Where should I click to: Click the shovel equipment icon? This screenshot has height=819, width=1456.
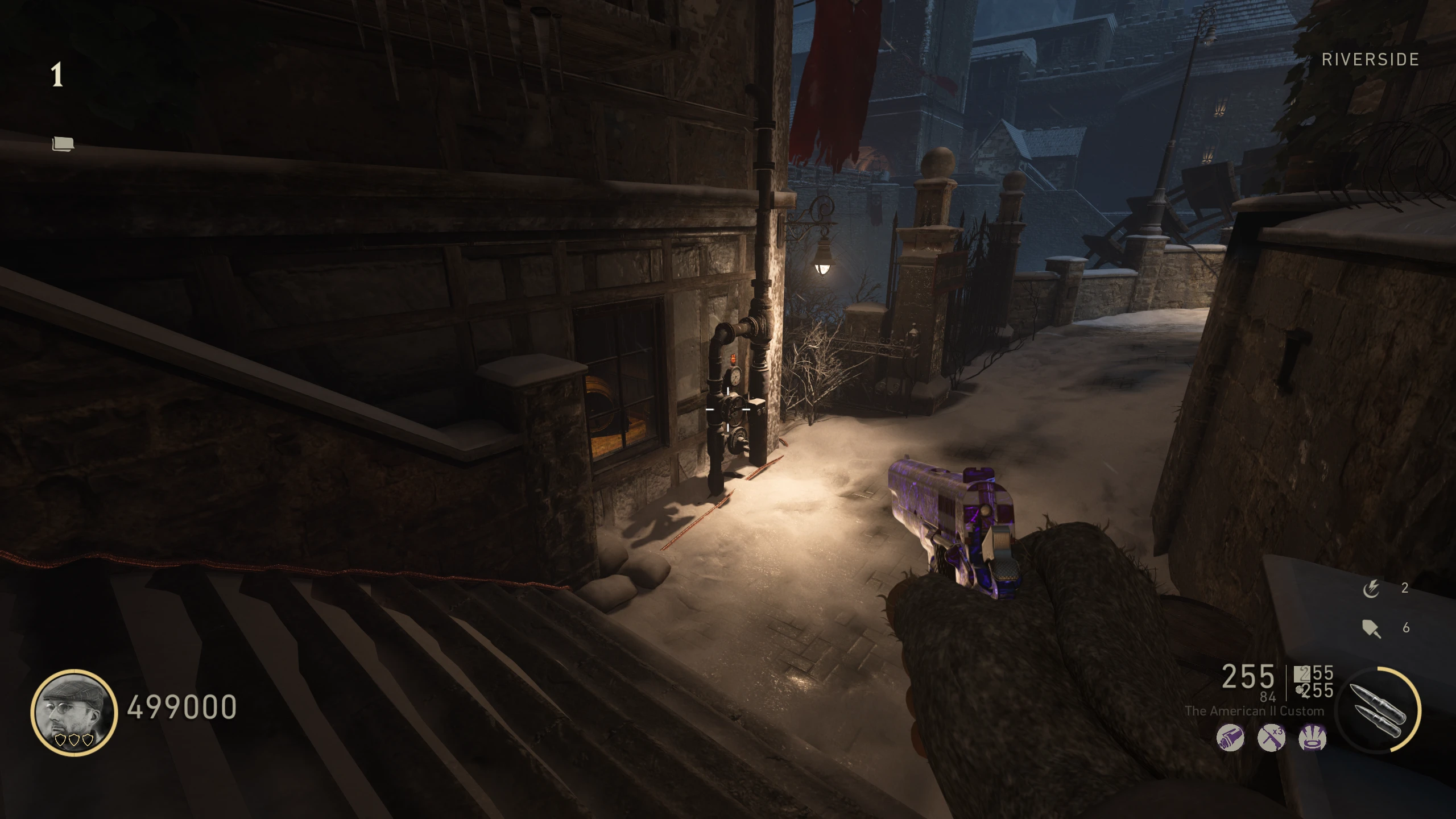coord(1371,628)
